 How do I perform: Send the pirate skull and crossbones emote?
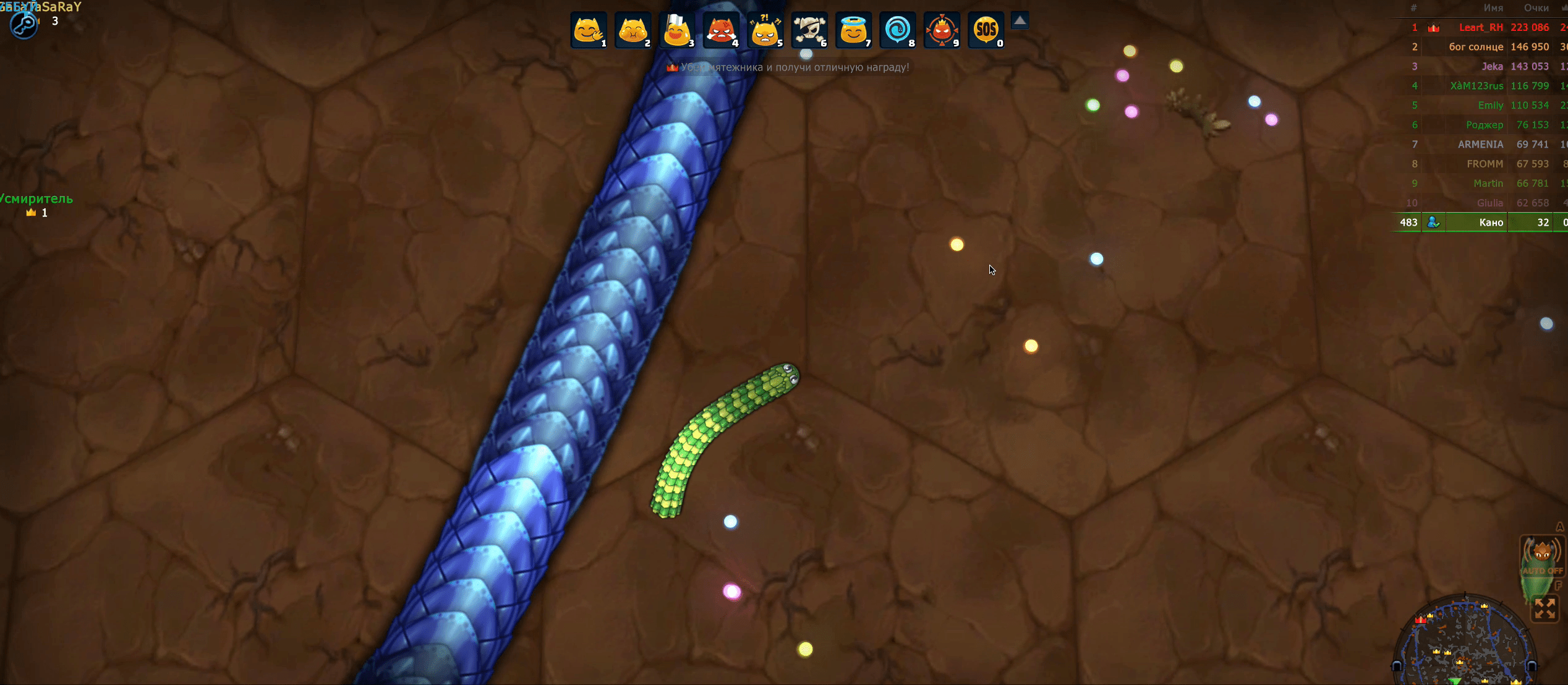pos(809,30)
